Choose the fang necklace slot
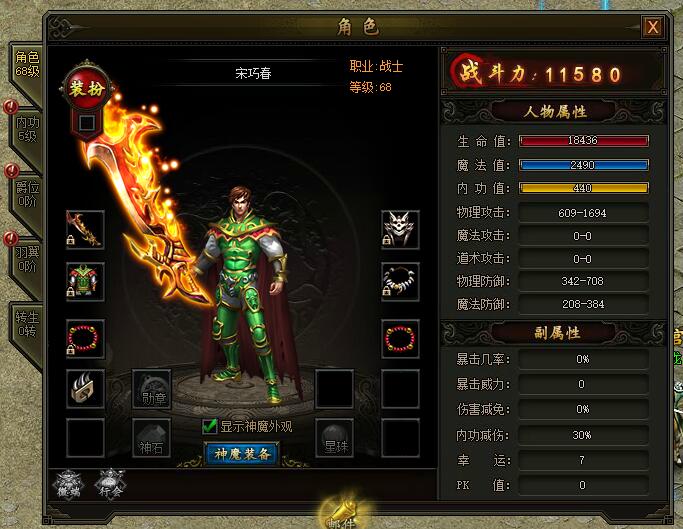Viewport: 683px width, 529px height. (x=400, y=281)
